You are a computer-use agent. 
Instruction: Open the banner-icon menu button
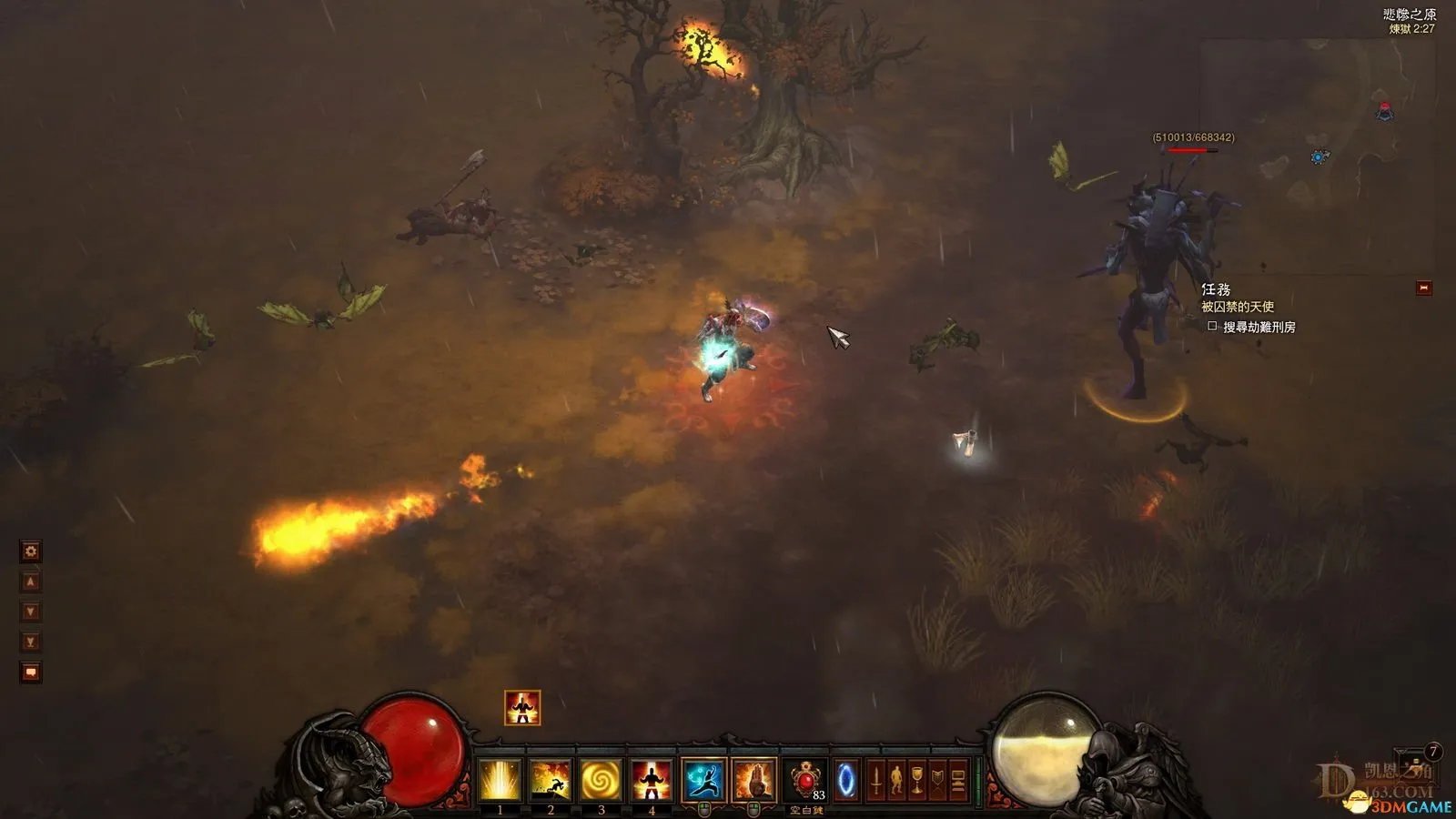(937, 781)
